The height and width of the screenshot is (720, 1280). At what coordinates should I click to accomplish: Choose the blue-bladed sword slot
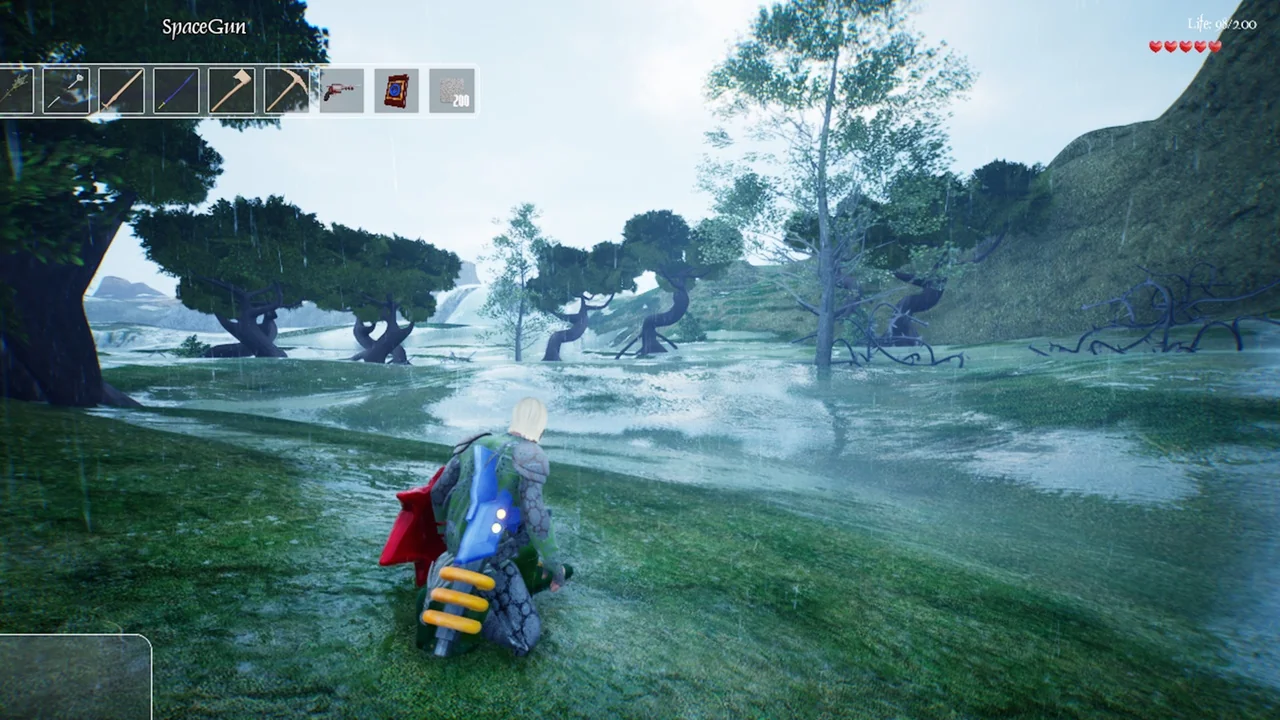click(176, 91)
